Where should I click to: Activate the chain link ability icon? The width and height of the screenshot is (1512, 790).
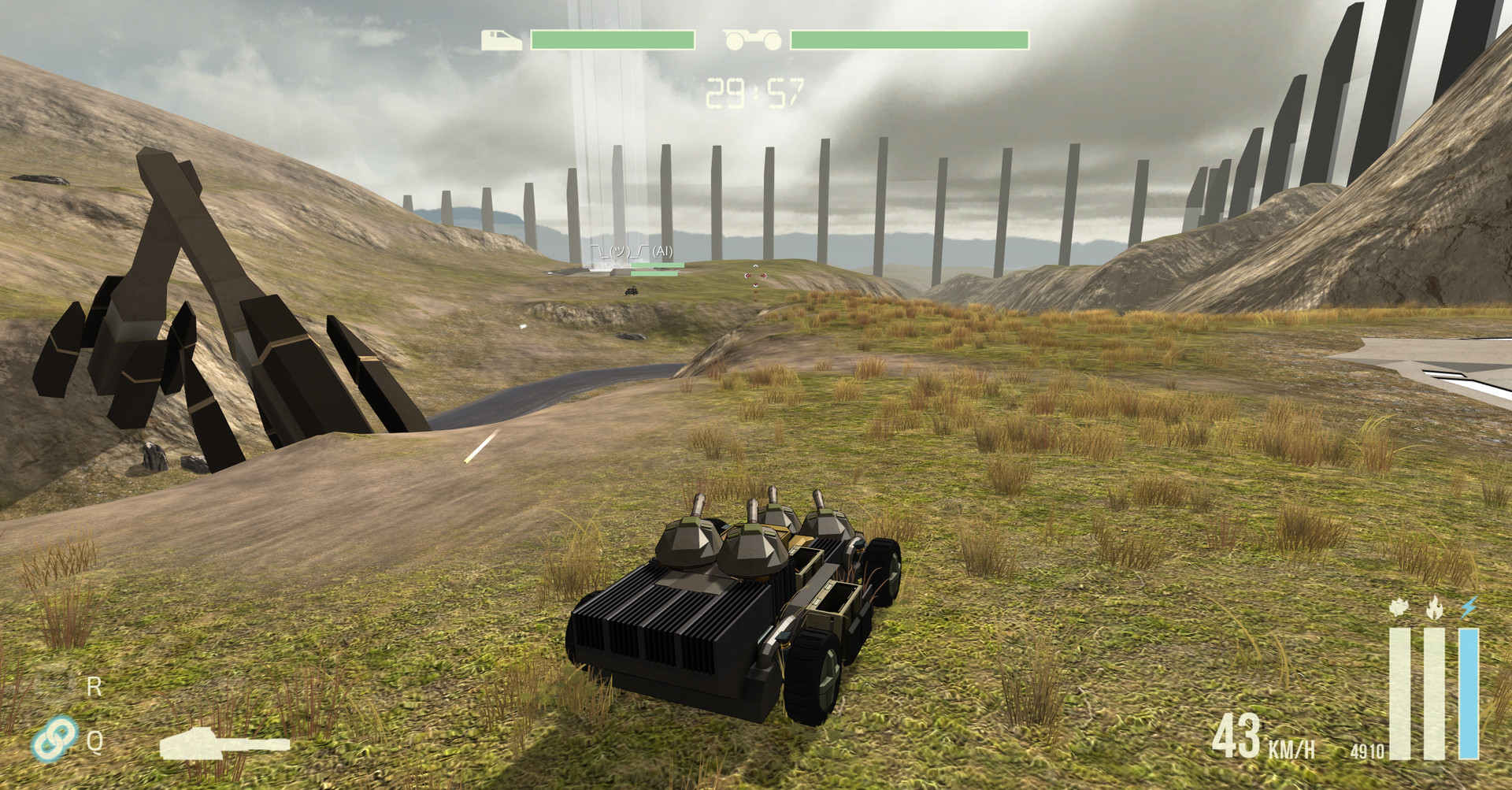(x=55, y=738)
